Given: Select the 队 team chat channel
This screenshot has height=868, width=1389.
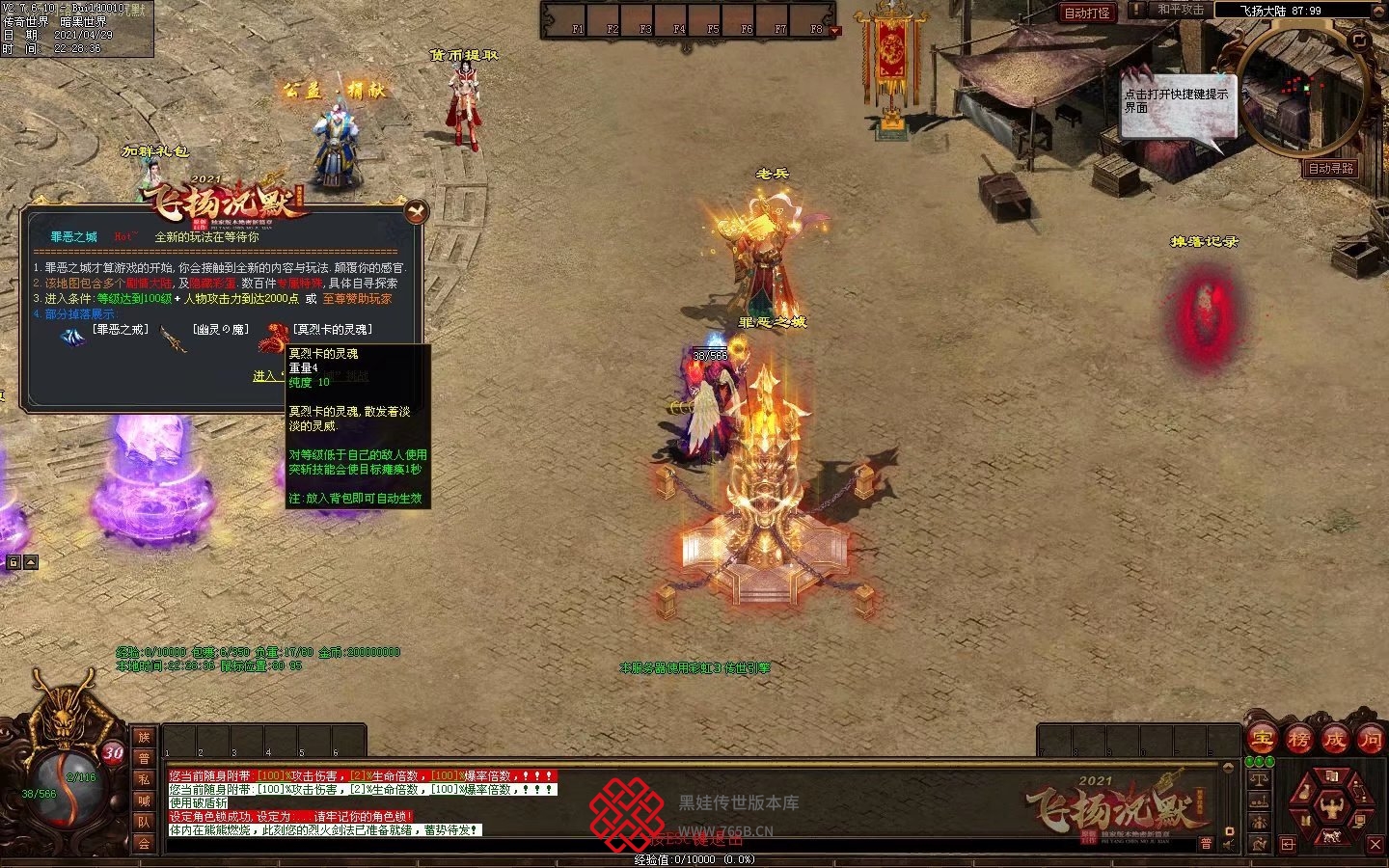Looking at the screenshot, I should 144,823.
